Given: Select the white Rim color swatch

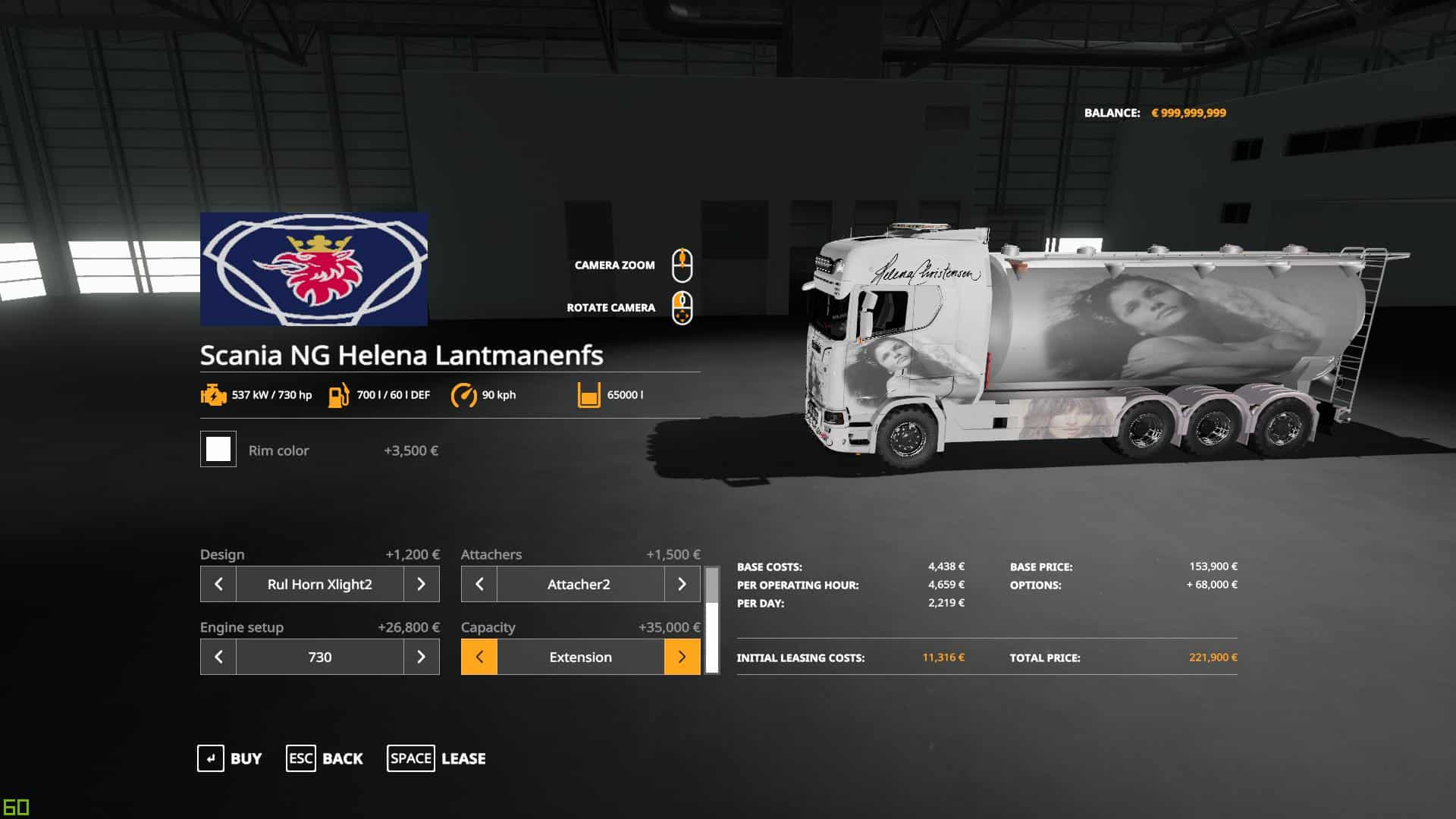Looking at the screenshot, I should pos(218,449).
